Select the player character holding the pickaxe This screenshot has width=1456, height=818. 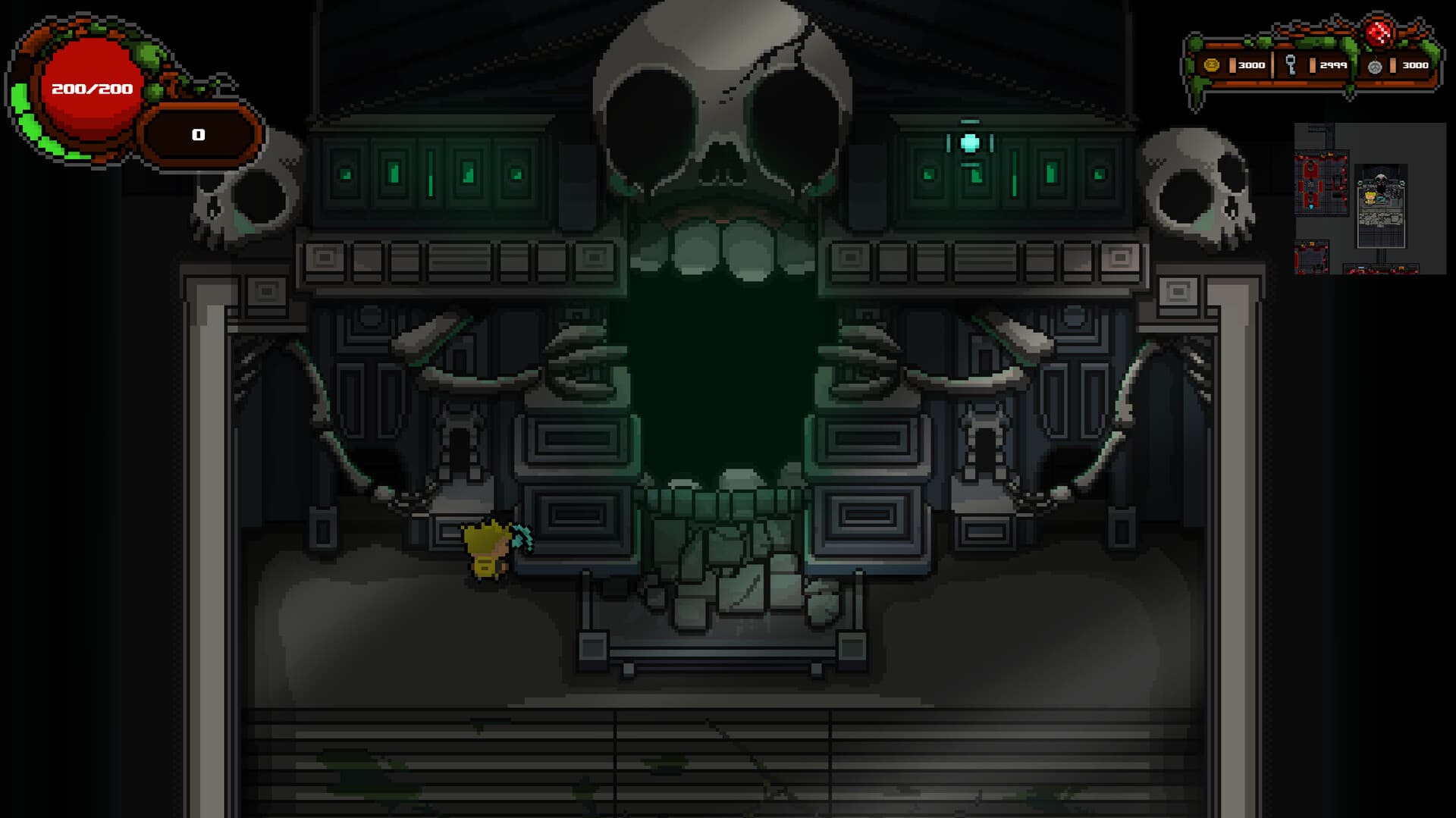(x=488, y=551)
